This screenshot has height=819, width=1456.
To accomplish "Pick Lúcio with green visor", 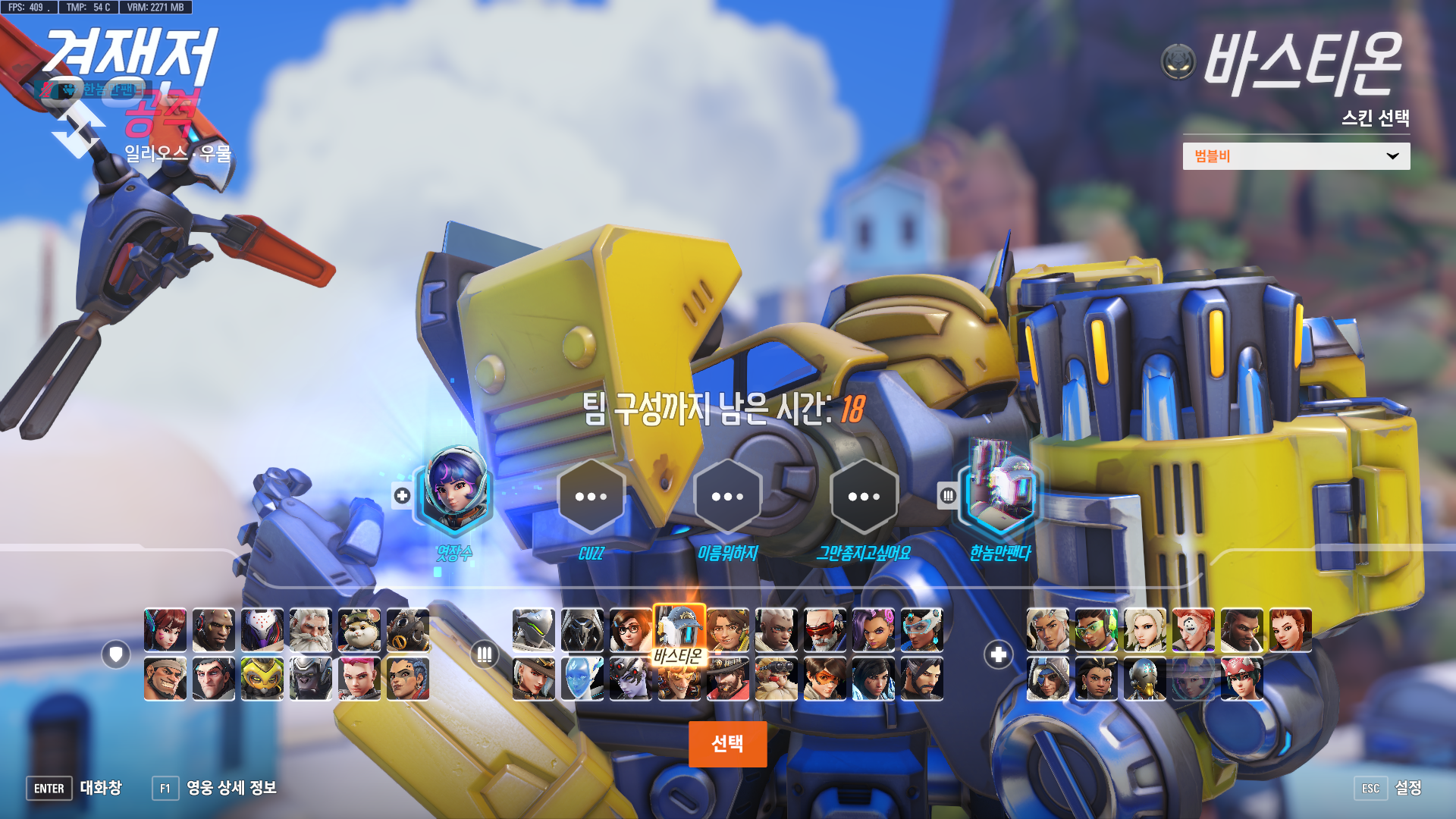I will point(1097,630).
